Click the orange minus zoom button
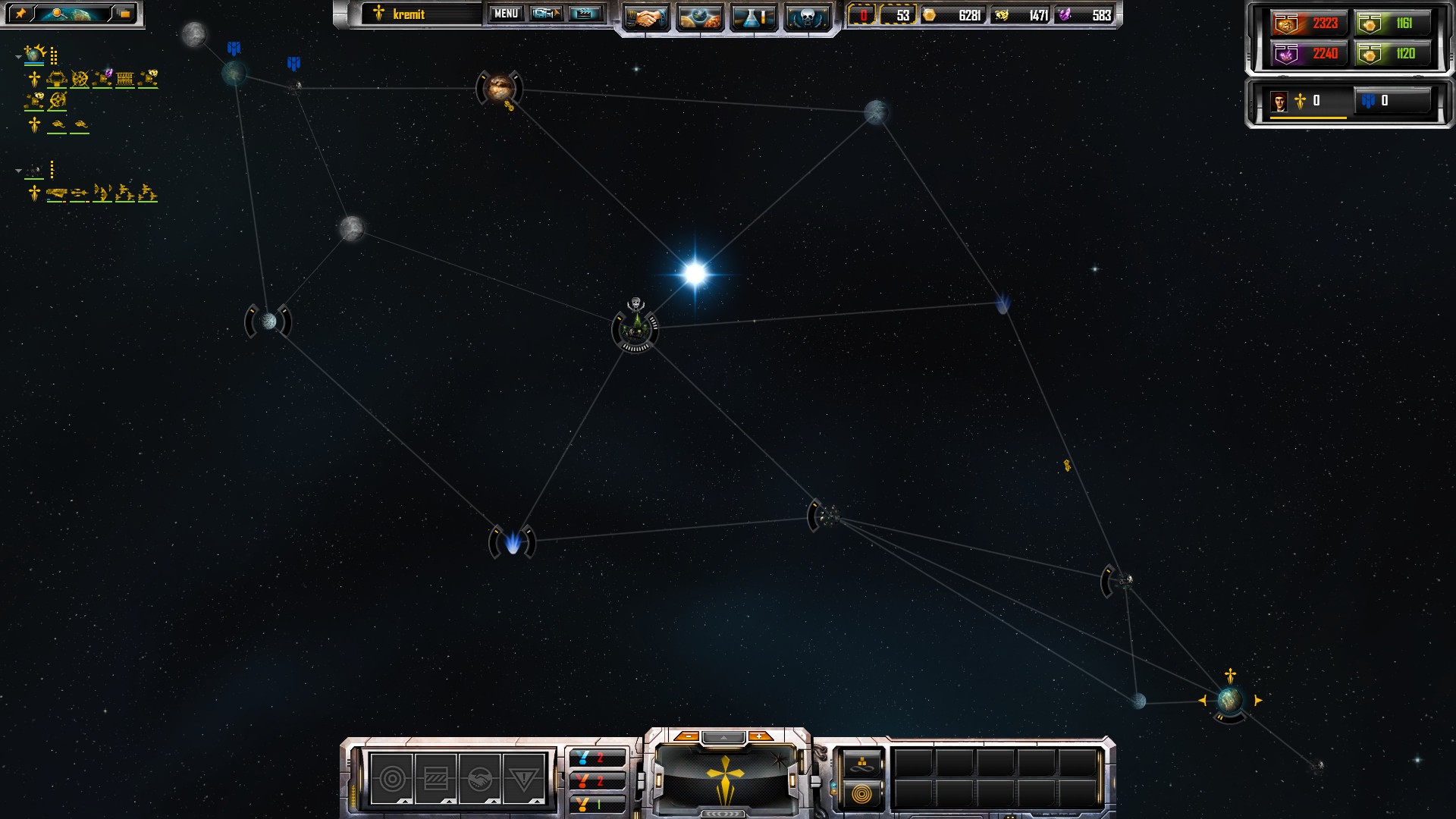The height and width of the screenshot is (819, 1456). pos(686,736)
